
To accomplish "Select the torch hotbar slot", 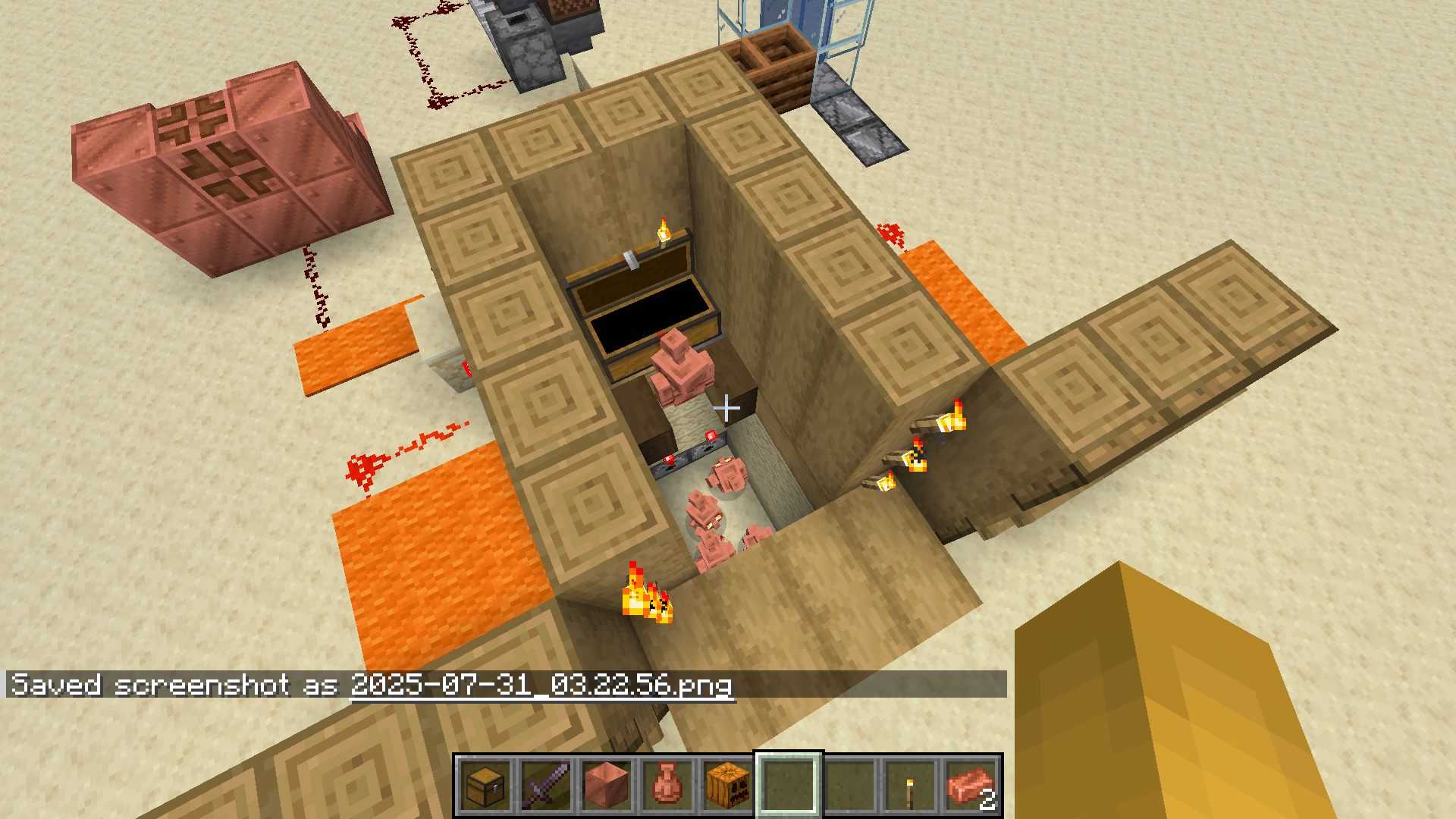I will point(910,786).
